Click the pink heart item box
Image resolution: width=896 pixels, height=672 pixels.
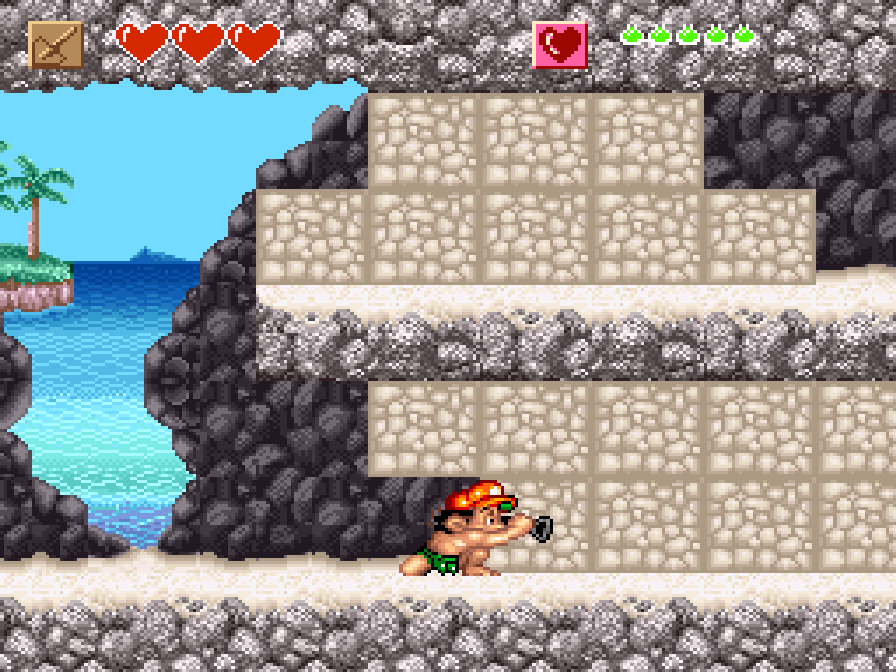click(560, 45)
